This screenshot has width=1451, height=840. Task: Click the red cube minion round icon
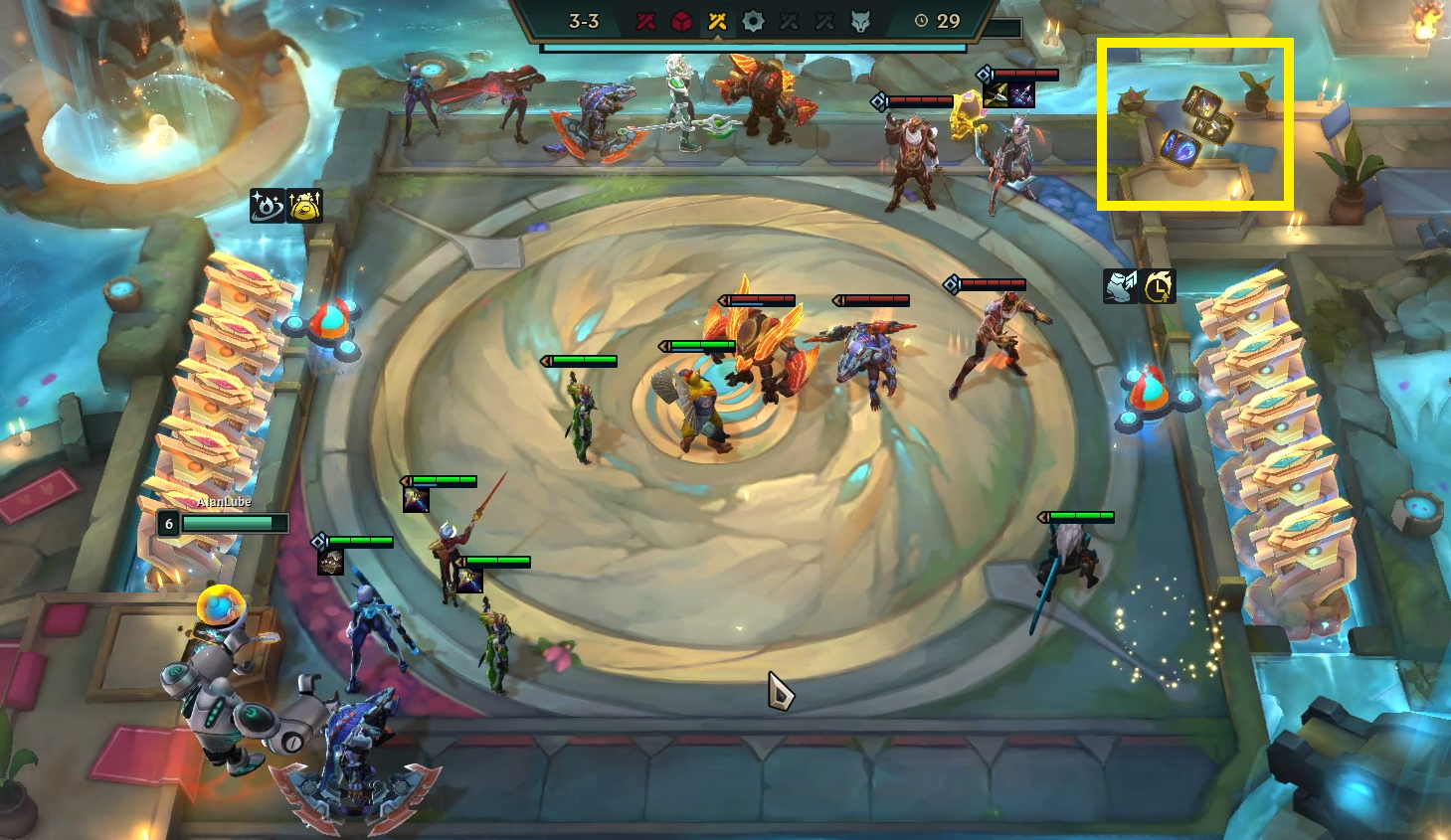click(681, 21)
